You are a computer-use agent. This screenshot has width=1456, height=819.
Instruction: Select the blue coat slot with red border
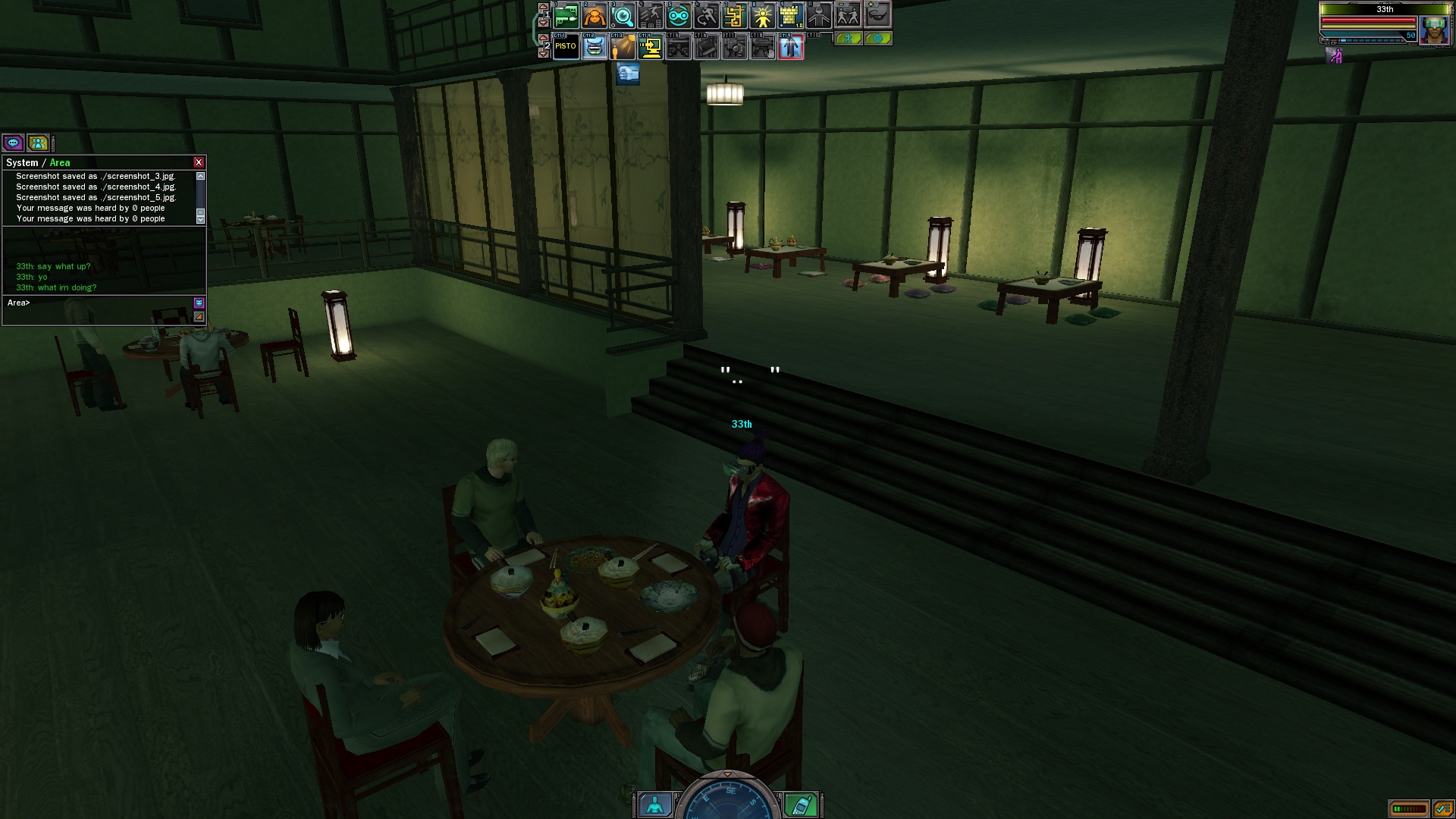(791, 47)
